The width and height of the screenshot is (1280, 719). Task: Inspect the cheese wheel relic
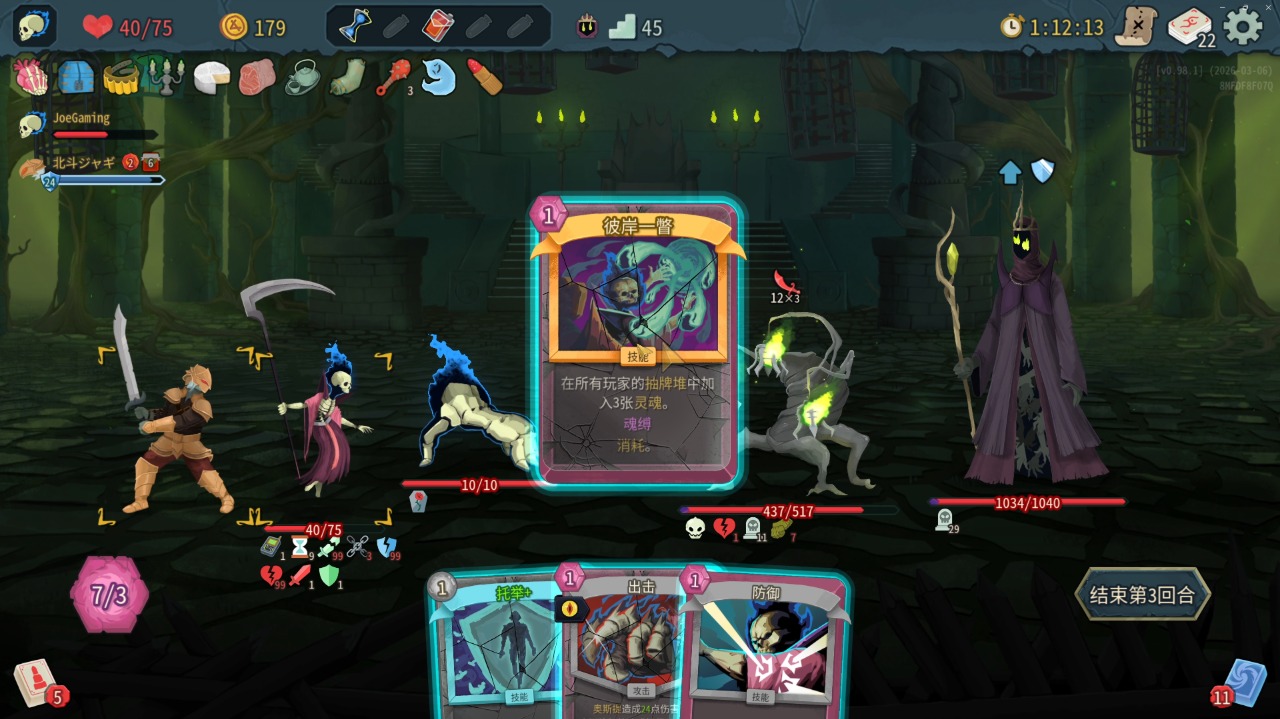click(x=211, y=77)
